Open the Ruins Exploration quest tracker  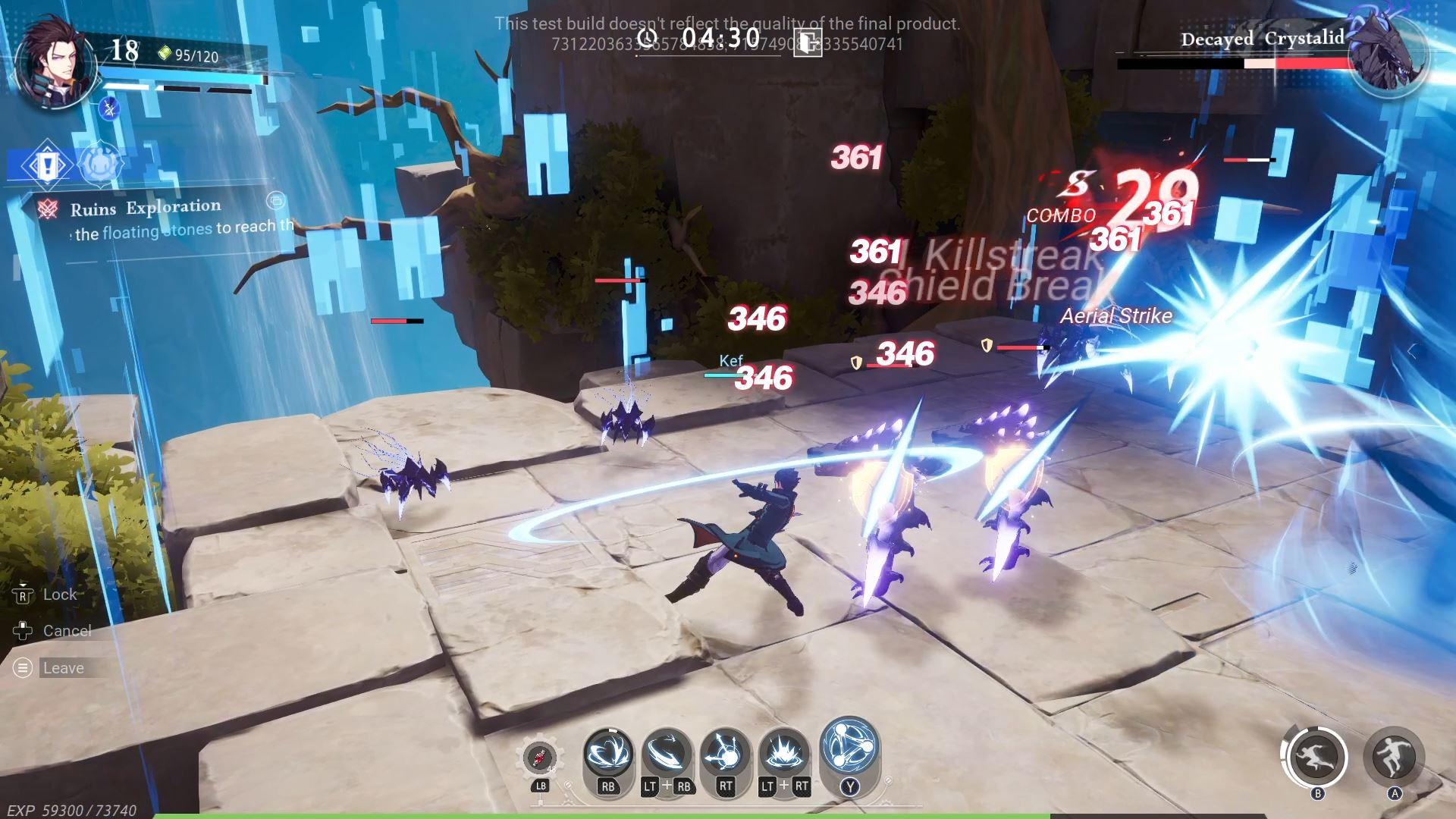tap(146, 208)
